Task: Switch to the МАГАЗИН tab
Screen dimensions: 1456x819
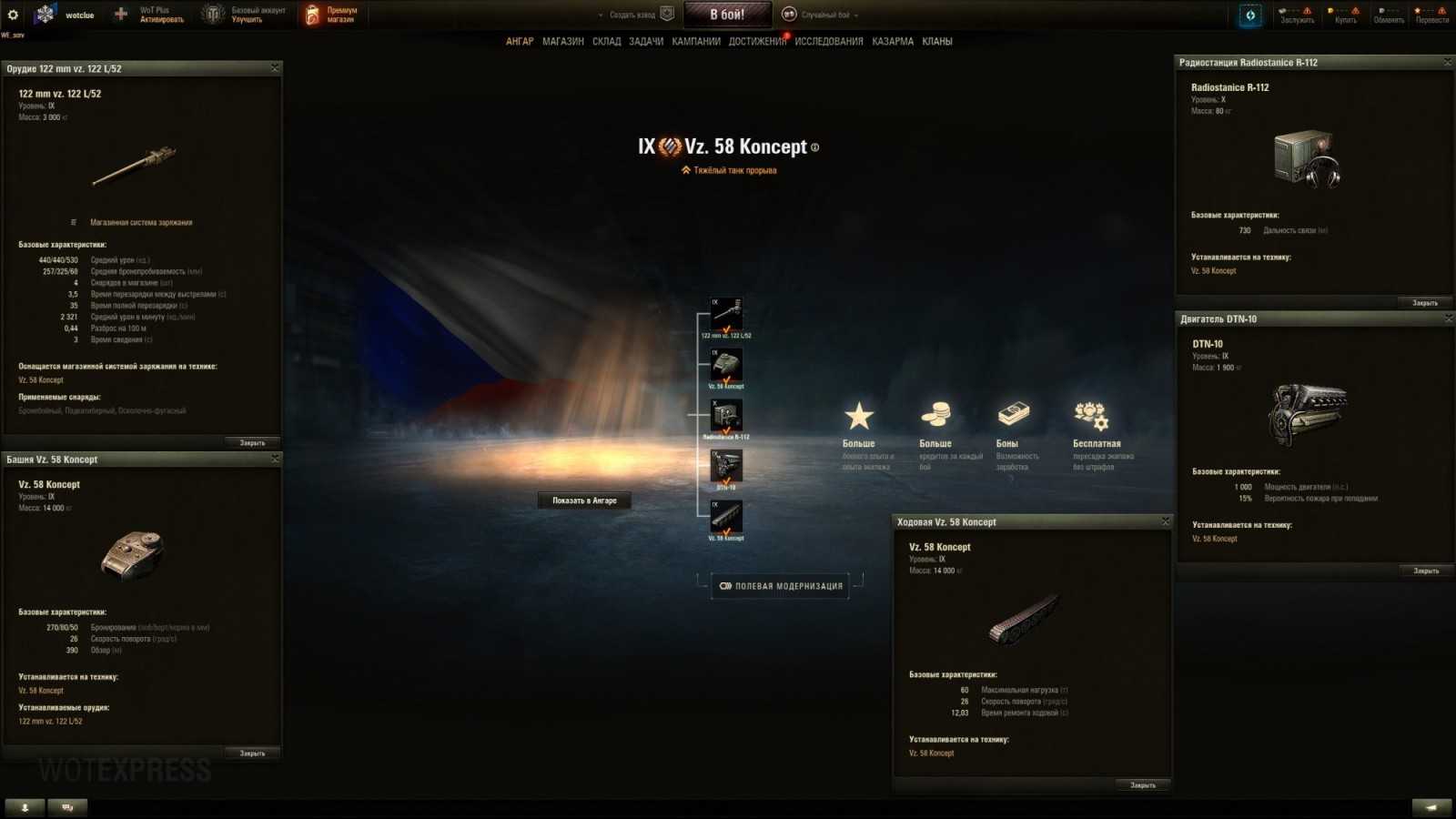Action: (x=564, y=41)
